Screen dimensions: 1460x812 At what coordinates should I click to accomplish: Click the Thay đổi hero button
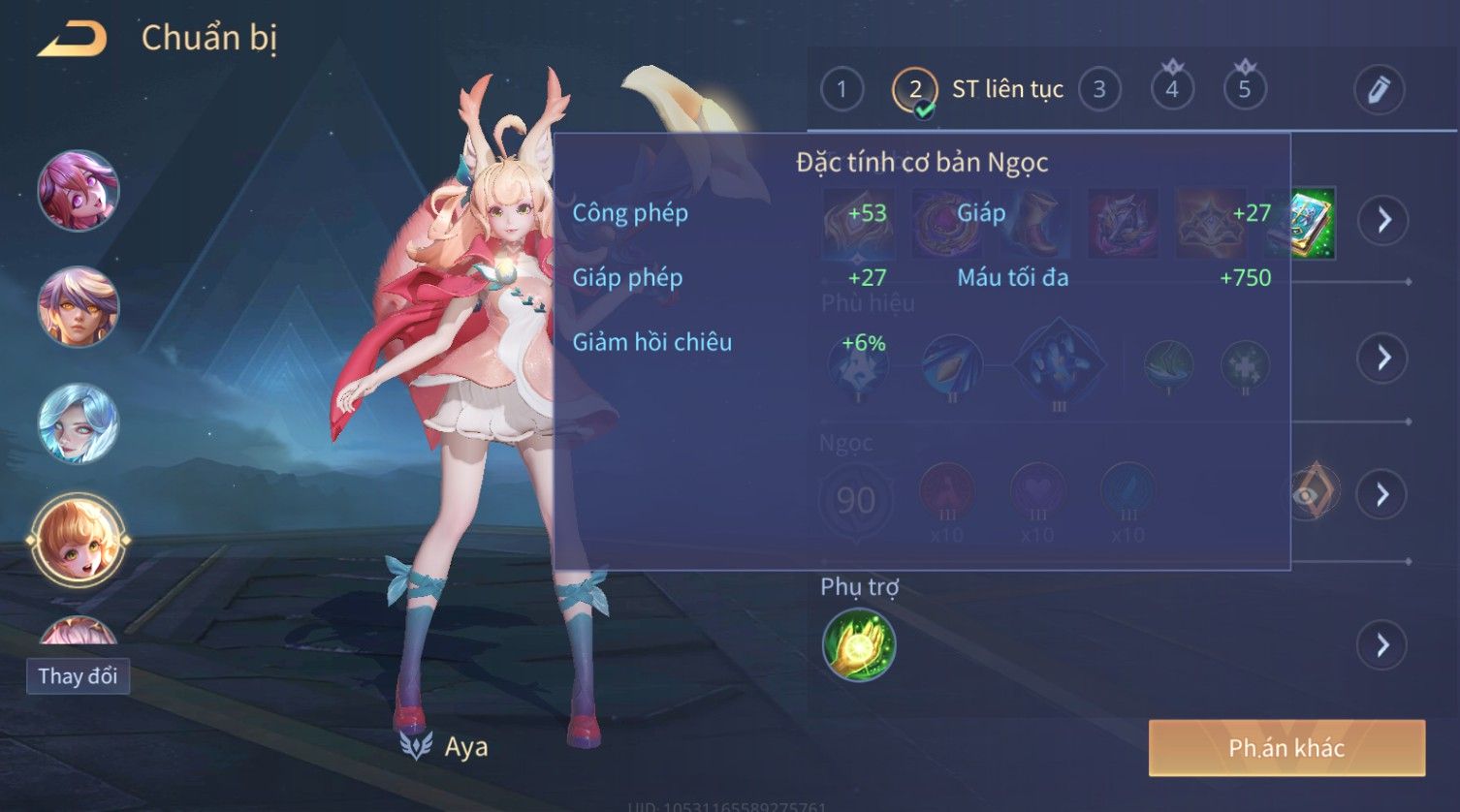pyautogui.click(x=78, y=675)
